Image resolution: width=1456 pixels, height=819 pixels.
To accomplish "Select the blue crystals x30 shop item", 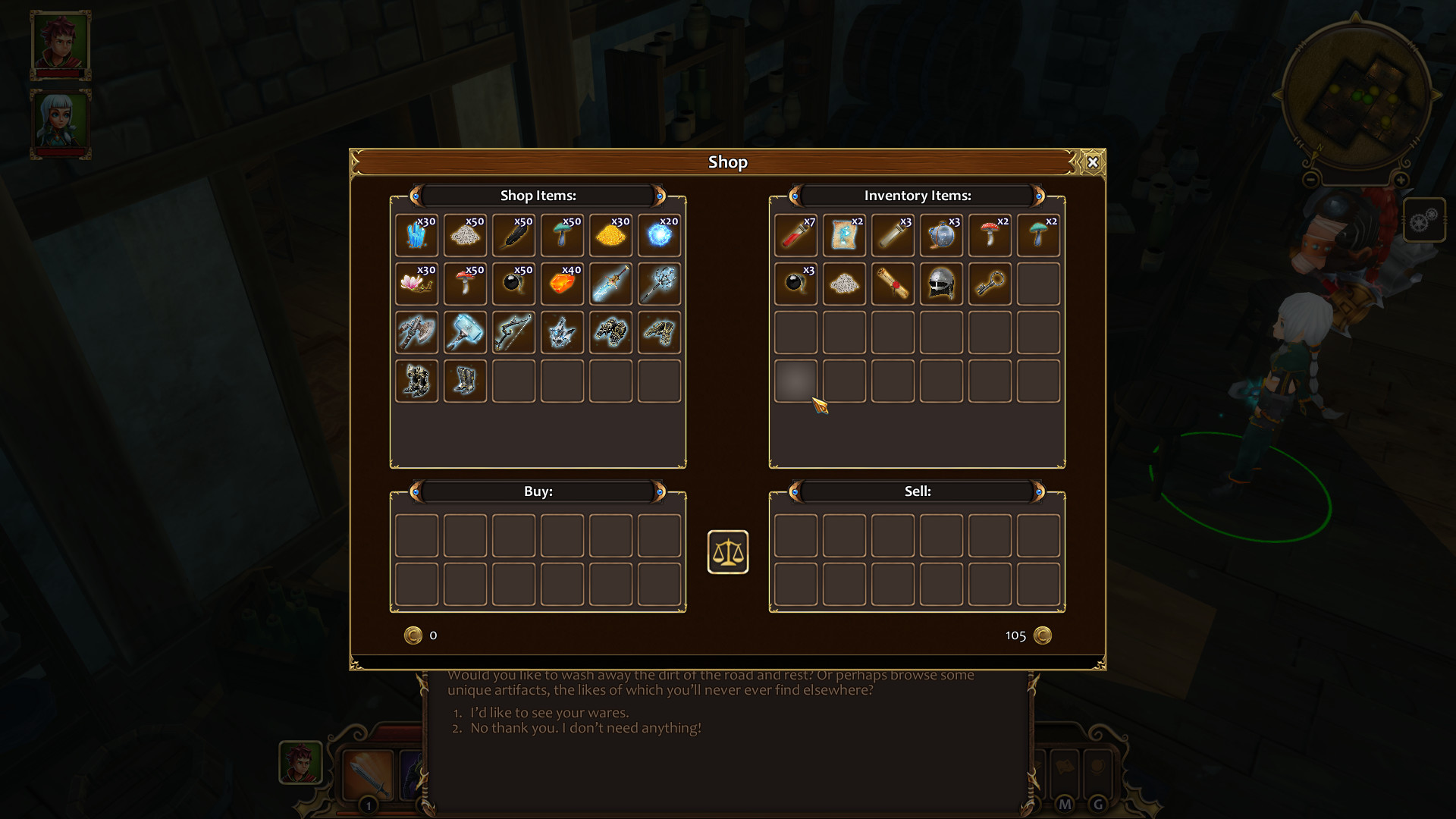I will 416,235.
